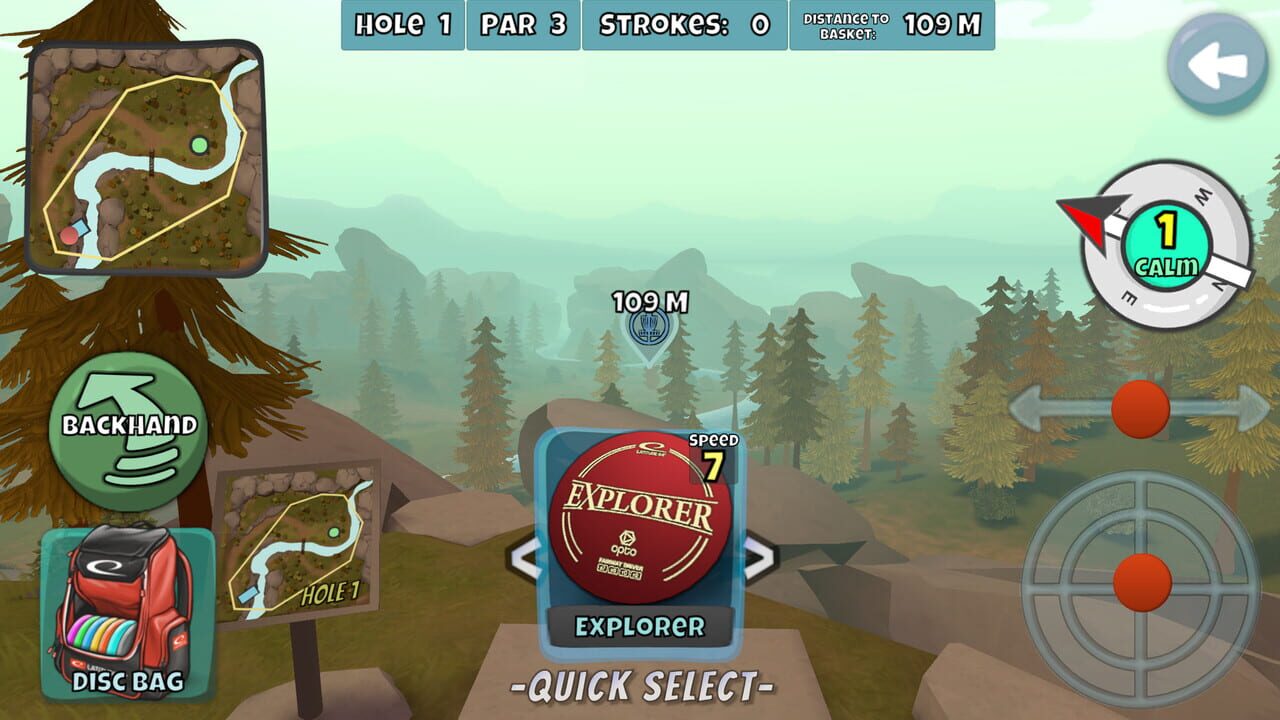The image size is (1280, 720).
Task: Tap the basket marker showing 109 M
Action: point(651,330)
